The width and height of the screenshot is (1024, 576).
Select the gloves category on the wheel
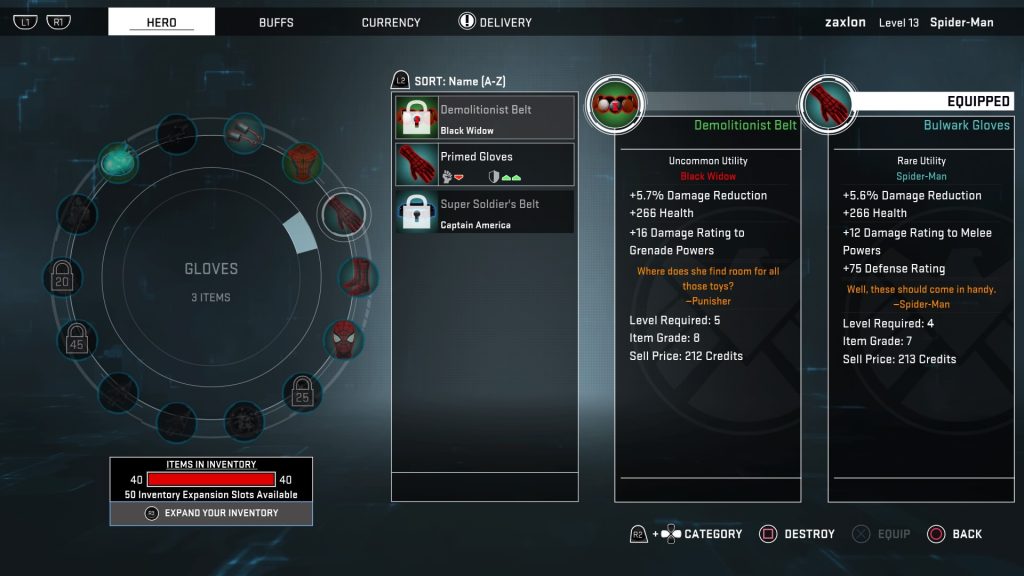click(x=342, y=213)
